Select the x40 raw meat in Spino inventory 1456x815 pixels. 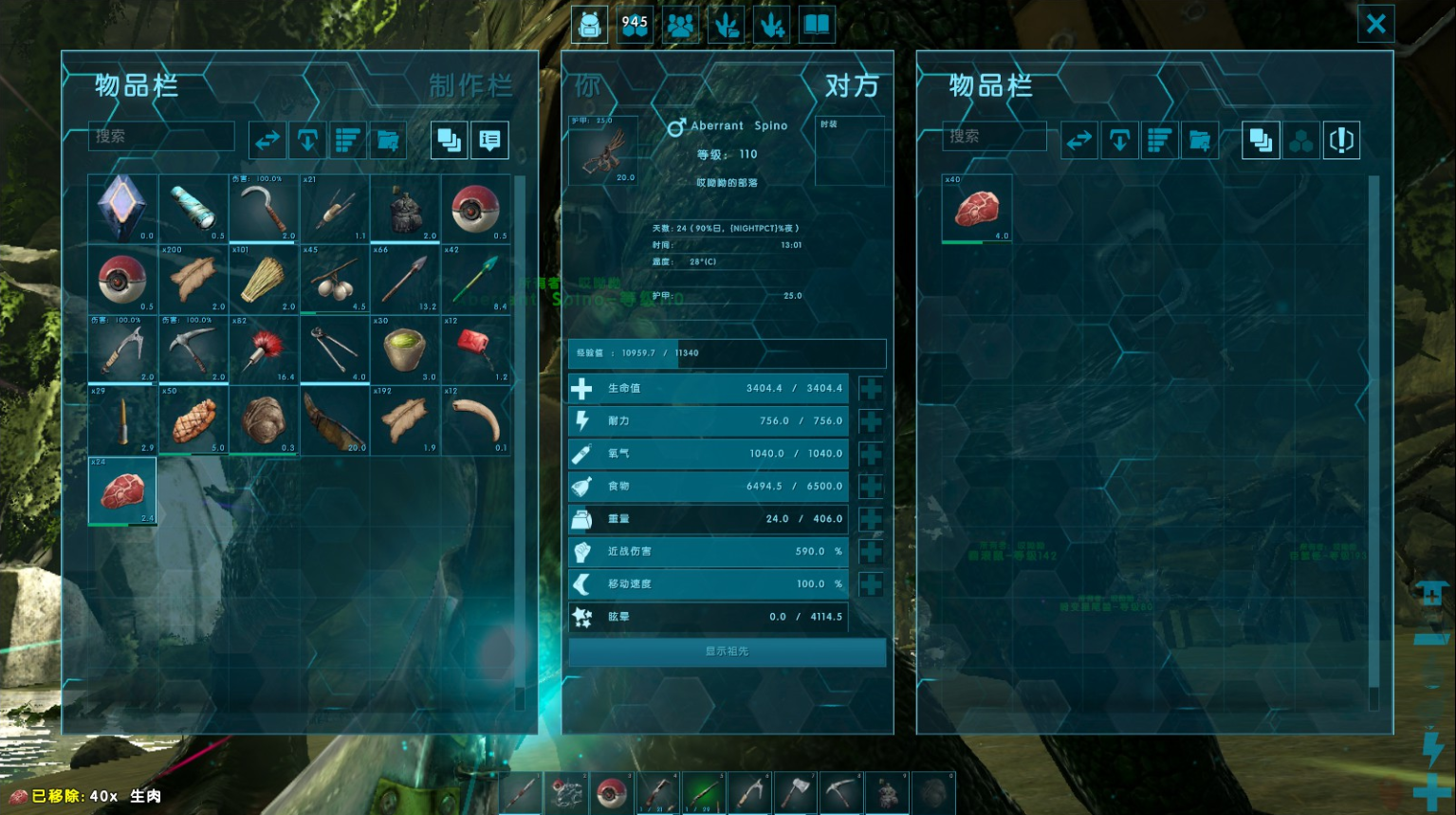(x=977, y=209)
